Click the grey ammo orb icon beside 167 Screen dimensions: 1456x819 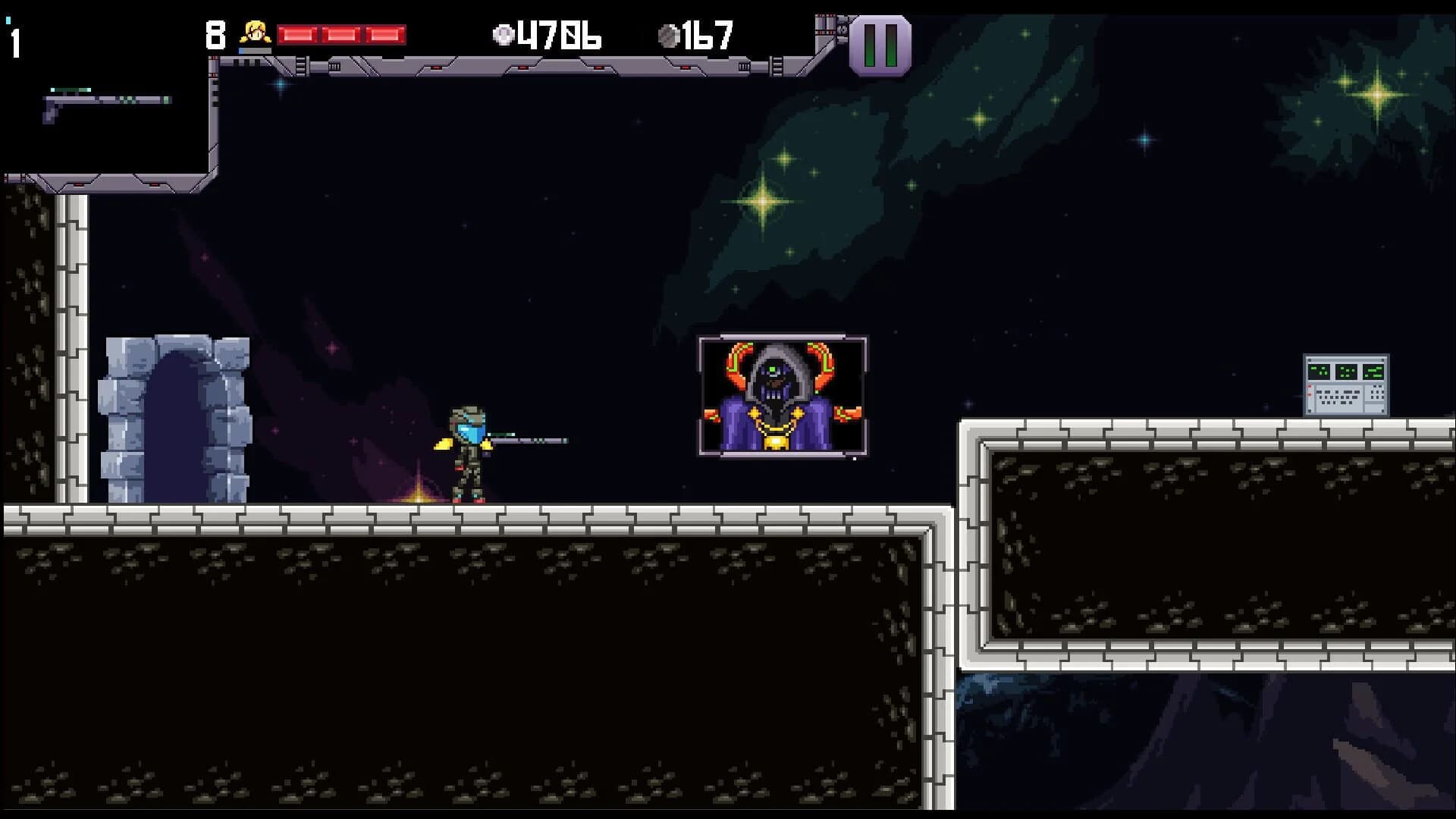[x=669, y=33]
